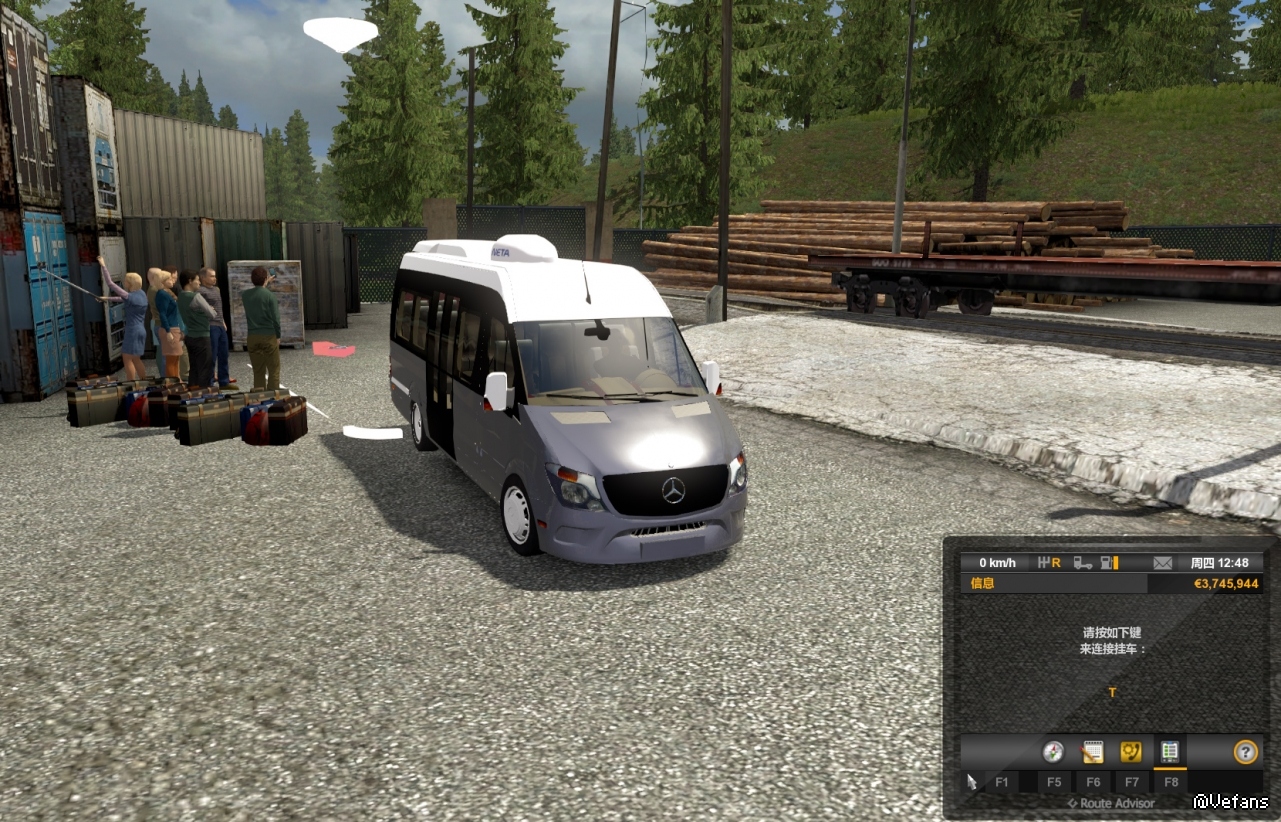Open the compass navigation tab in Route Advisor
This screenshot has width=1281, height=822.
(x=1053, y=752)
